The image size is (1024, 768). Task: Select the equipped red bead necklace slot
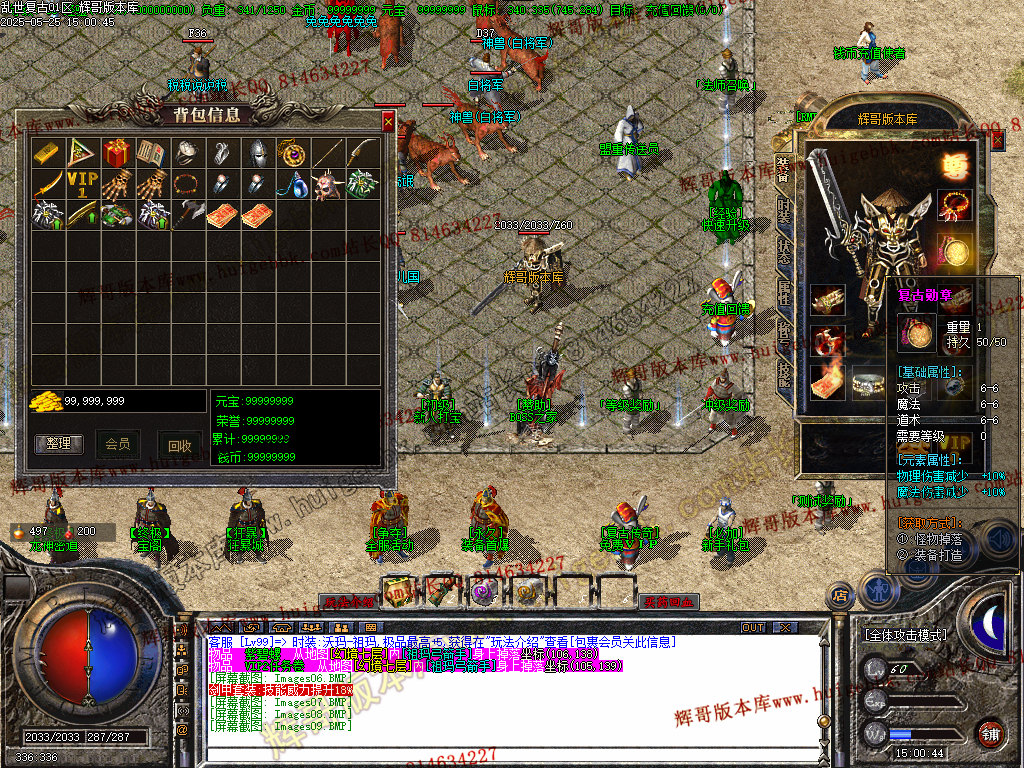point(954,205)
